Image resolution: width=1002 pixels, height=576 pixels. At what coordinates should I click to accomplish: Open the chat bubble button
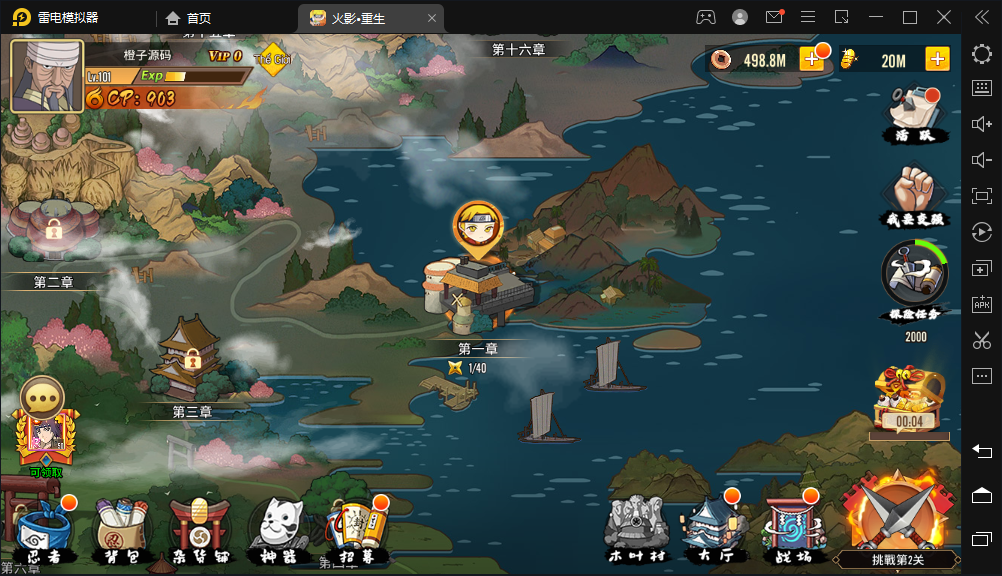pos(42,398)
